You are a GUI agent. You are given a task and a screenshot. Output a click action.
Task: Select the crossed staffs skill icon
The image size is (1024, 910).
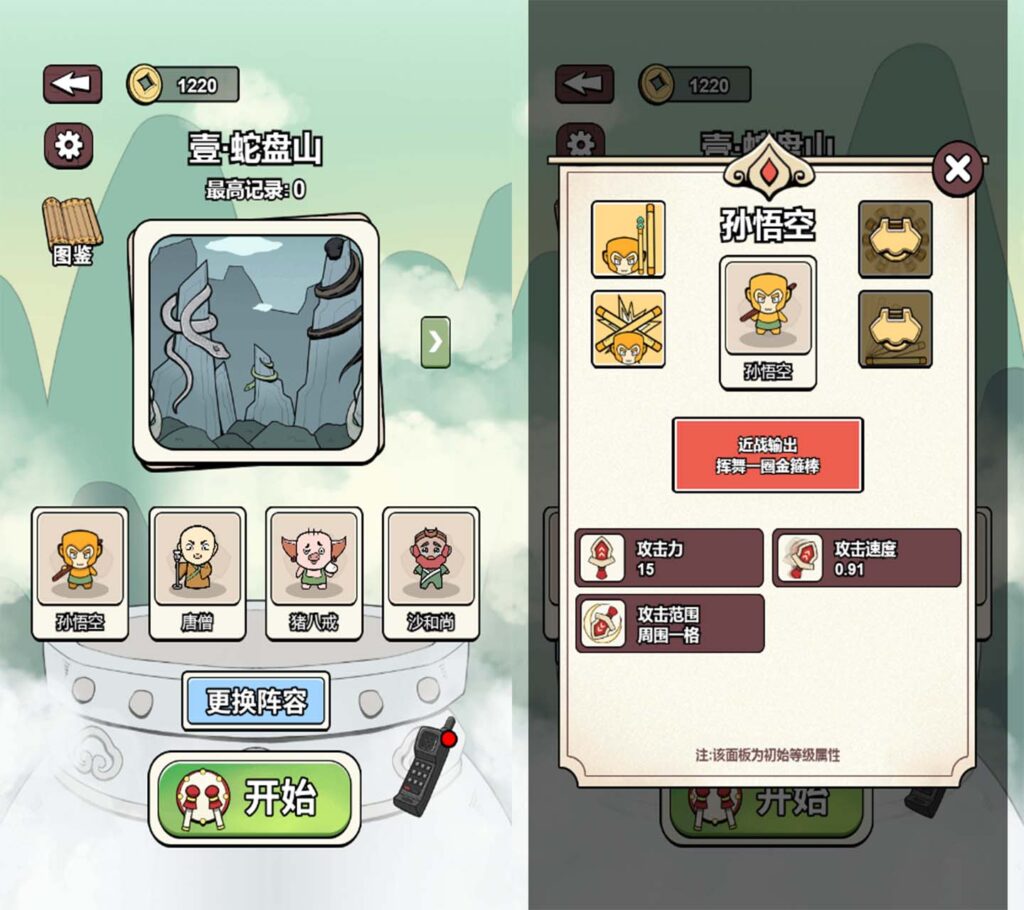tap(628, 328)
